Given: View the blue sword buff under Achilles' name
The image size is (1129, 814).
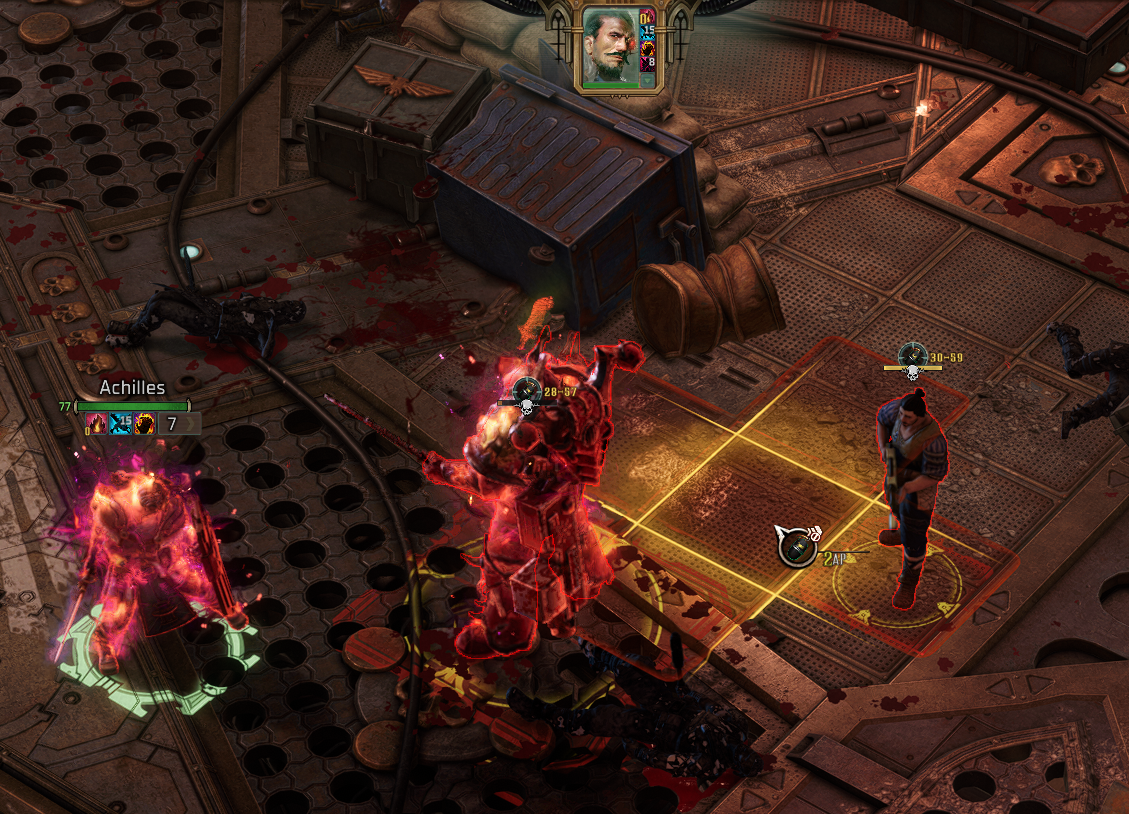Looking at the screenshot, I should tap(120, 424).
